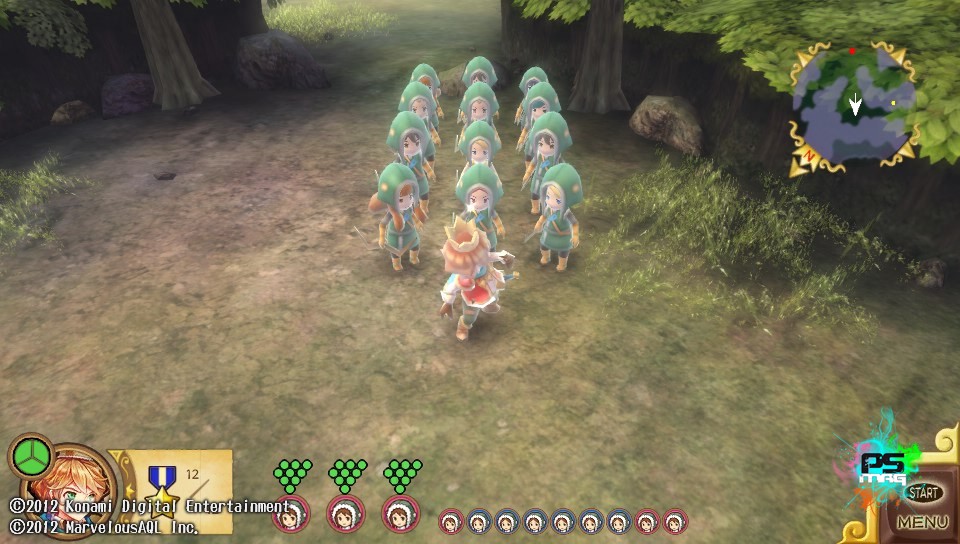Open the MENU button

[922, 522]
